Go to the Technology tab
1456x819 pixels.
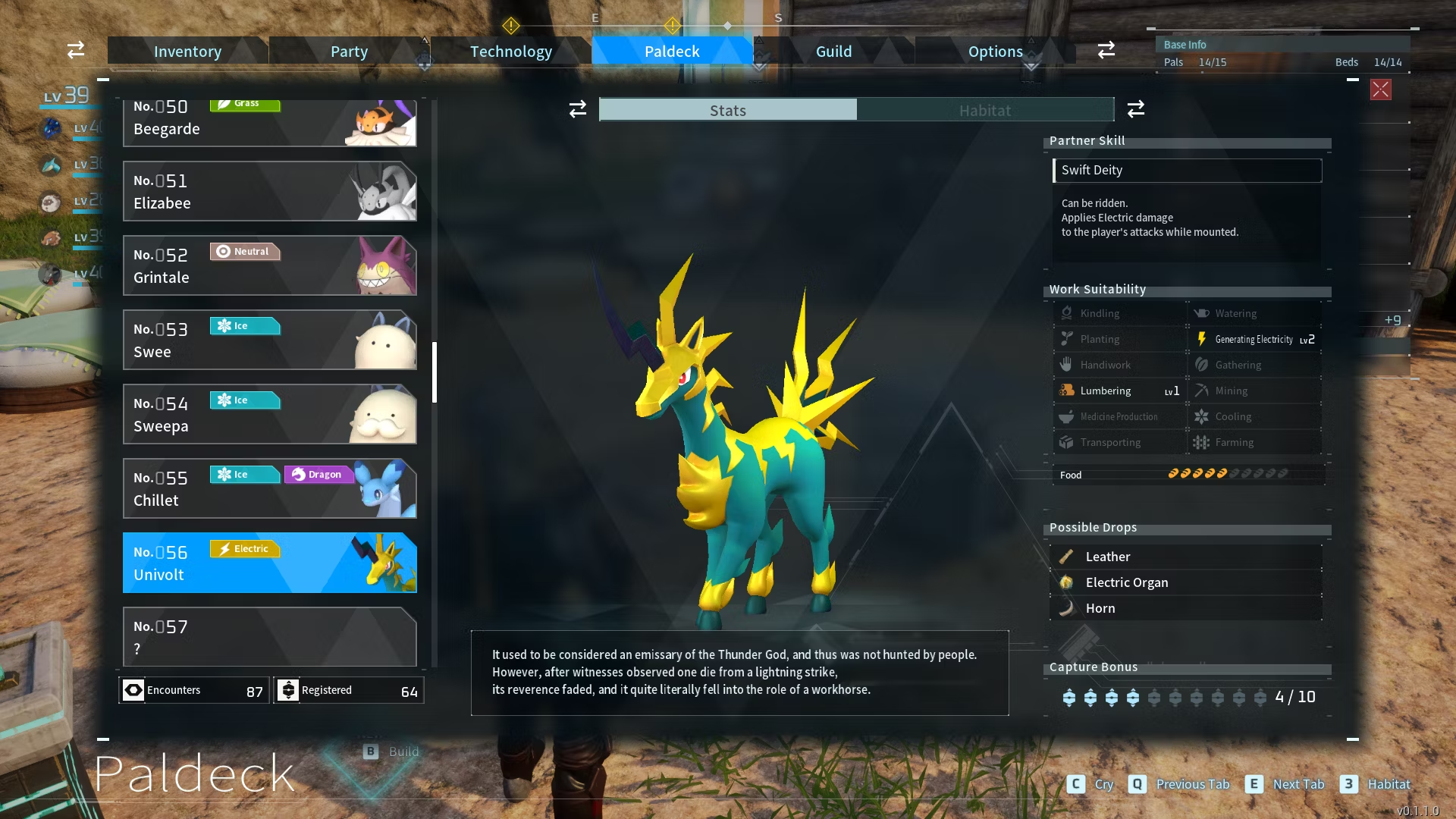[510, 52]
